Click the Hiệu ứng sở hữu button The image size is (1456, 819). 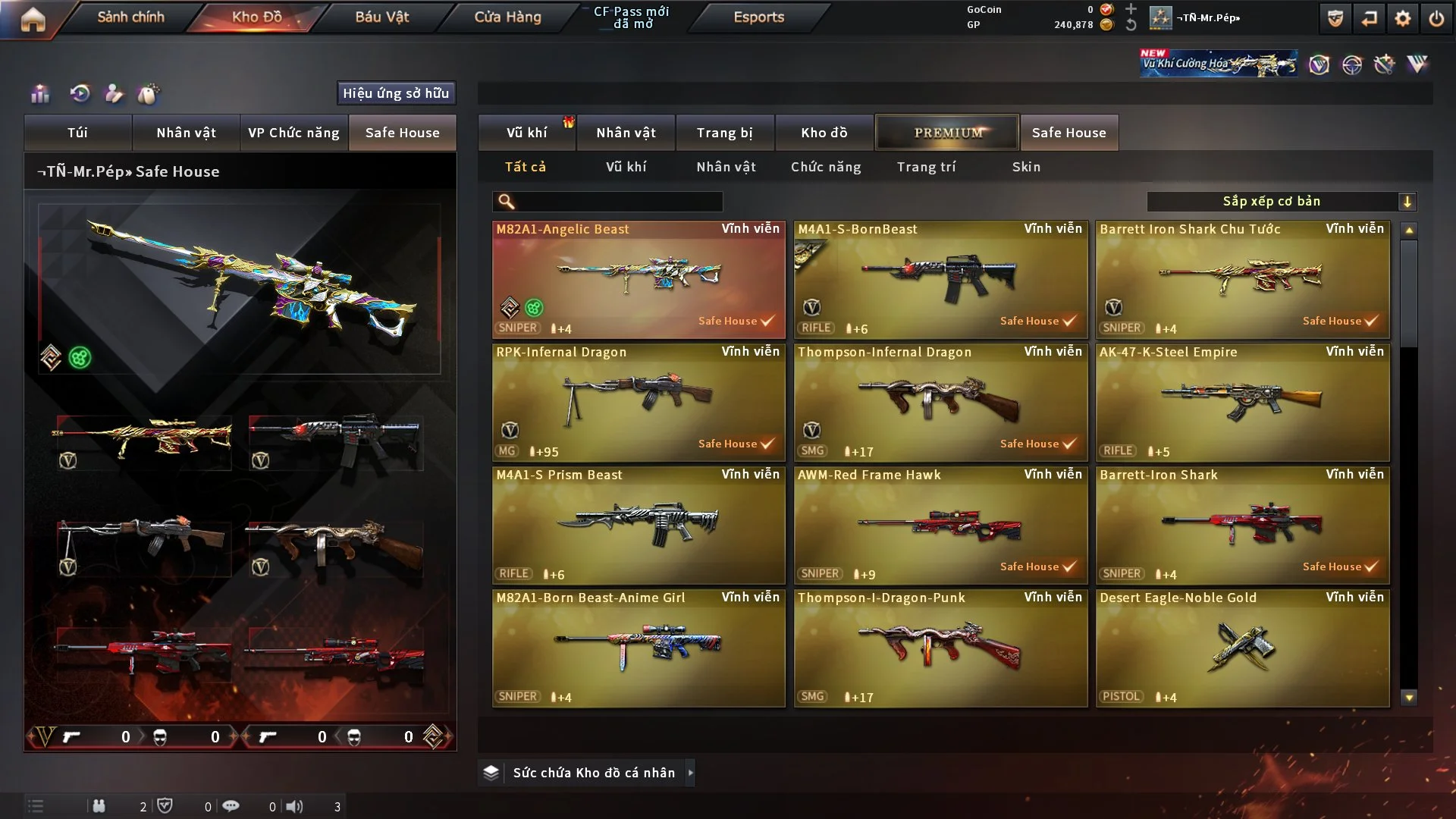click(x=396, y=93)
